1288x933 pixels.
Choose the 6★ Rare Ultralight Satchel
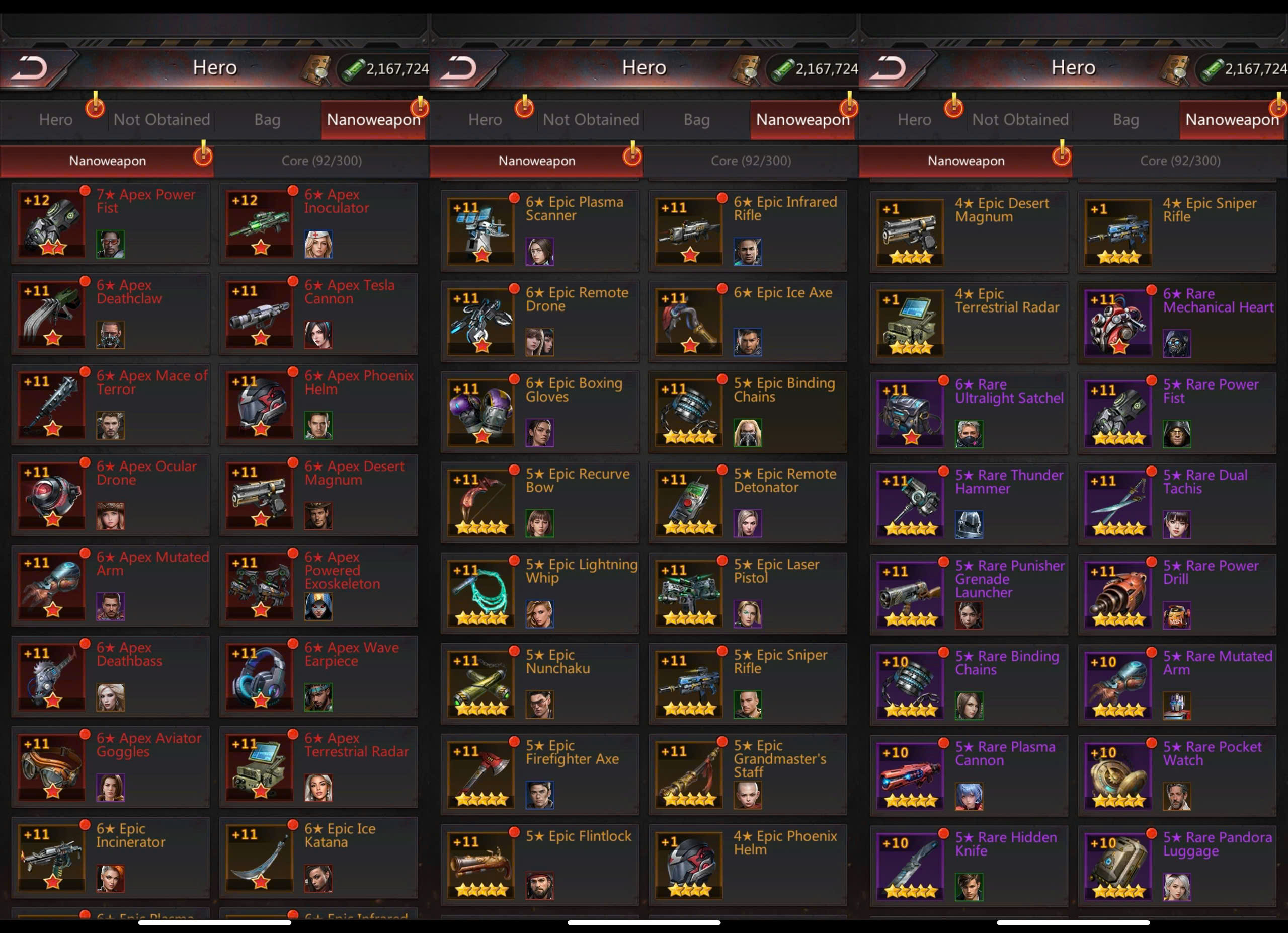[x=969, y=413]
